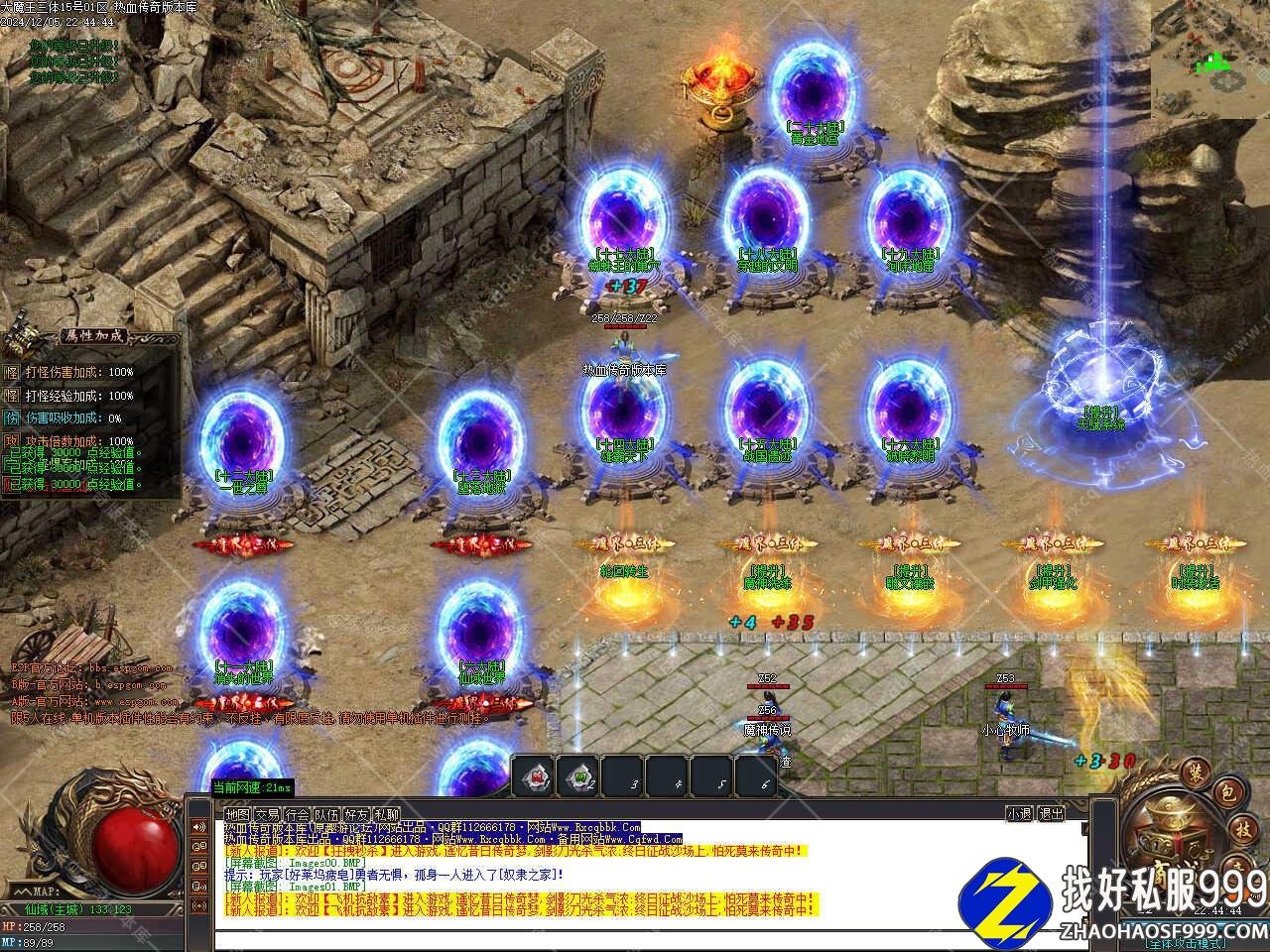Open the 行会 guild panel
Viewport: 1270px width, 952px height.
point(297,813)
